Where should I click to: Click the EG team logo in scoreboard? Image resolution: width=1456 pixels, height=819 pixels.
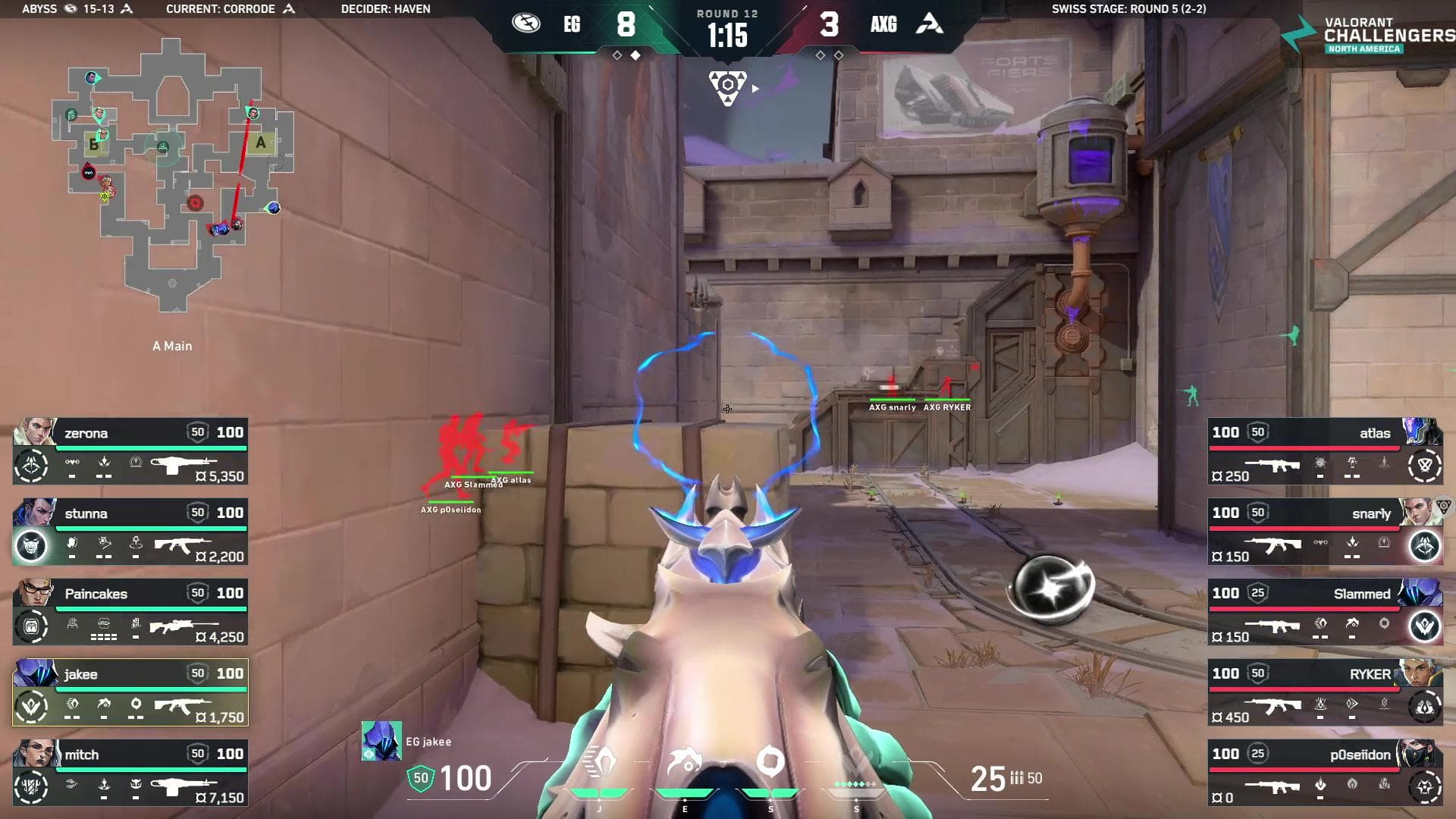(x=526, y=24)
